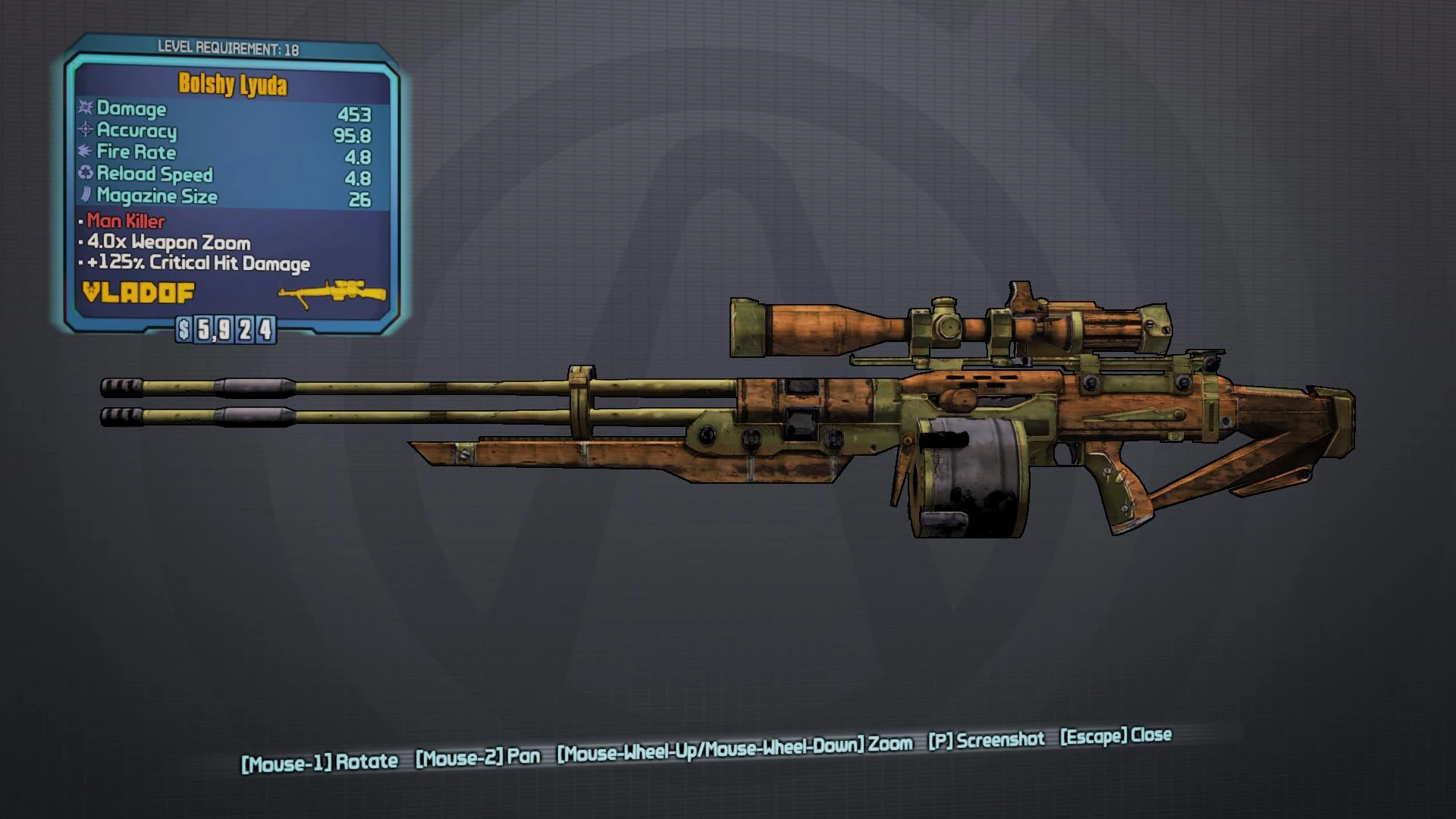Image resolution: width=1456 pixels, height=819 pixels.
Task: Select the Man Killer prefix text
Action: (124, 222)
